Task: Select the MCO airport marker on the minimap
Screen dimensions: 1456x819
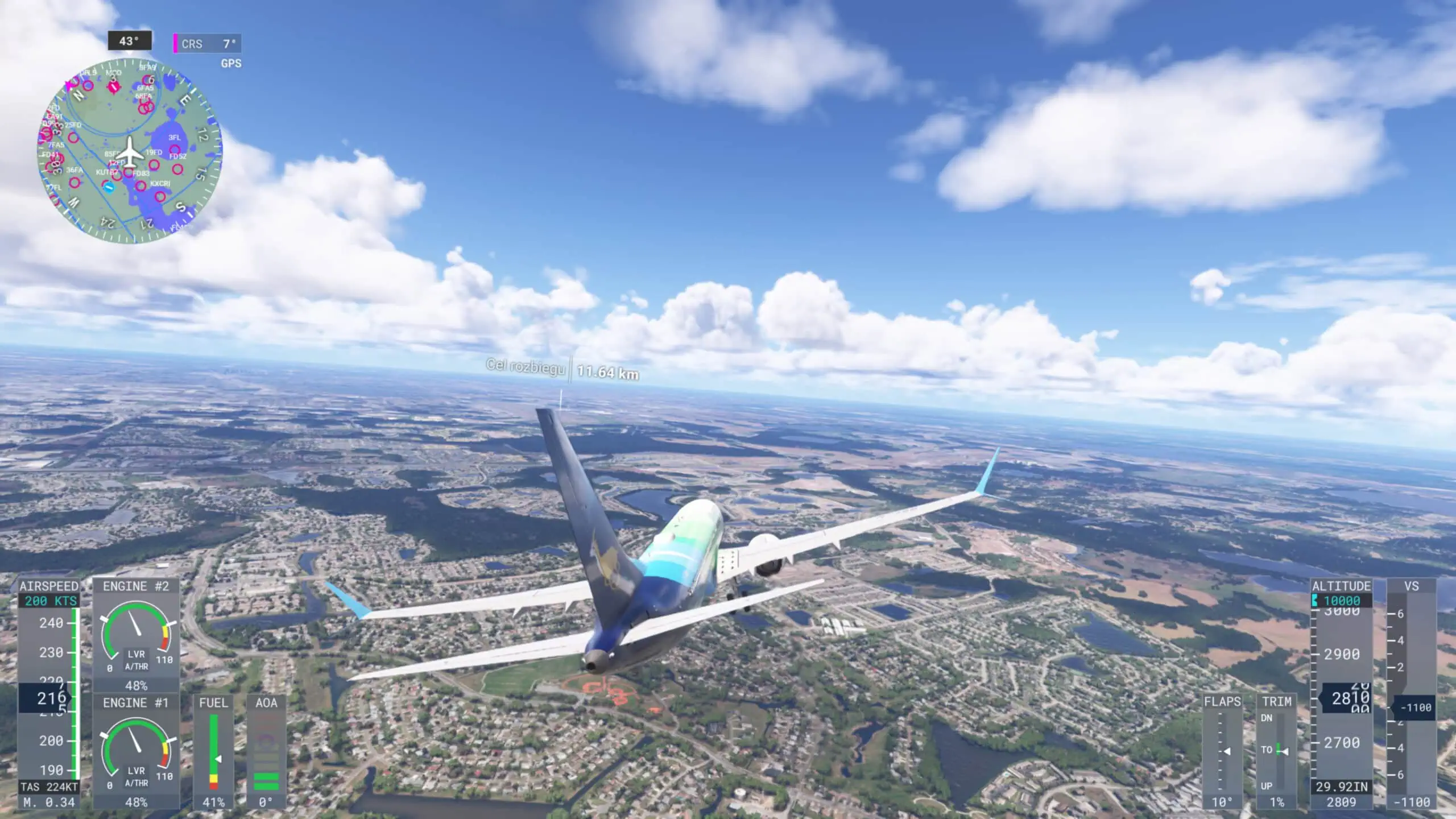Action: (114, 86)
